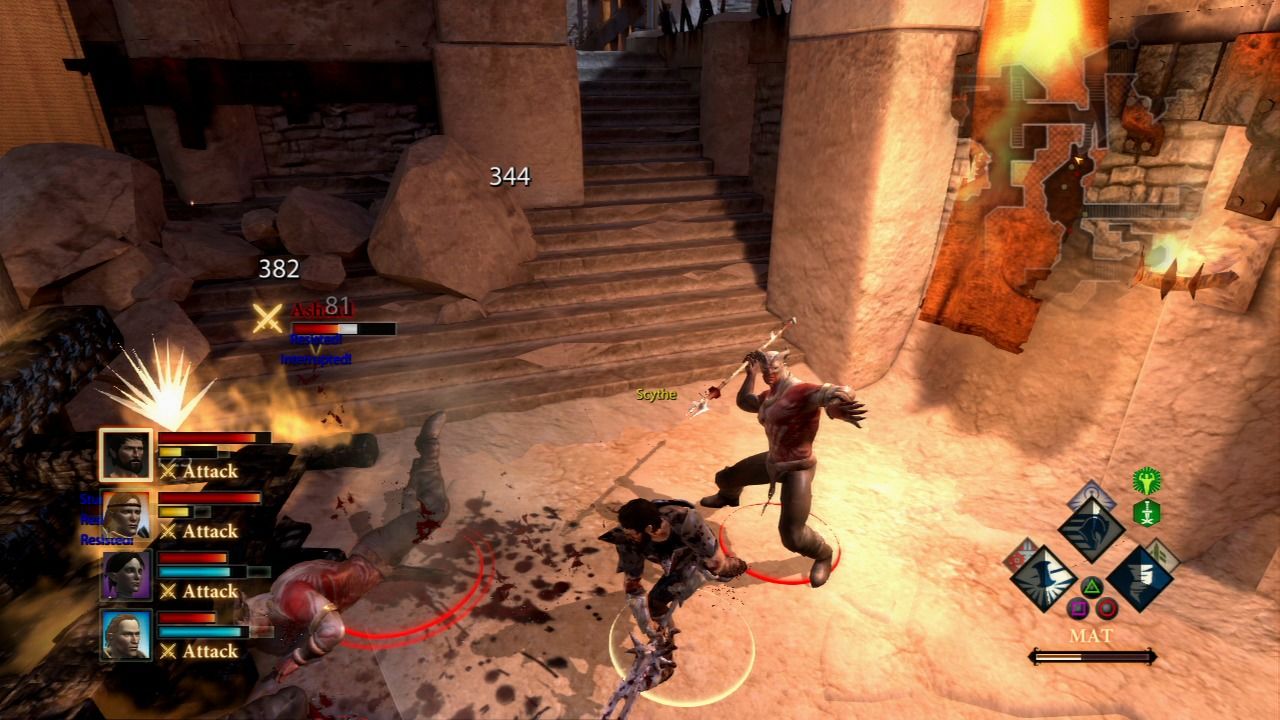The width and height of the screenshot is (1280, 720).
Task: Select the hawk ability icon on the hotbar
Action: (x=1092, y=527)
